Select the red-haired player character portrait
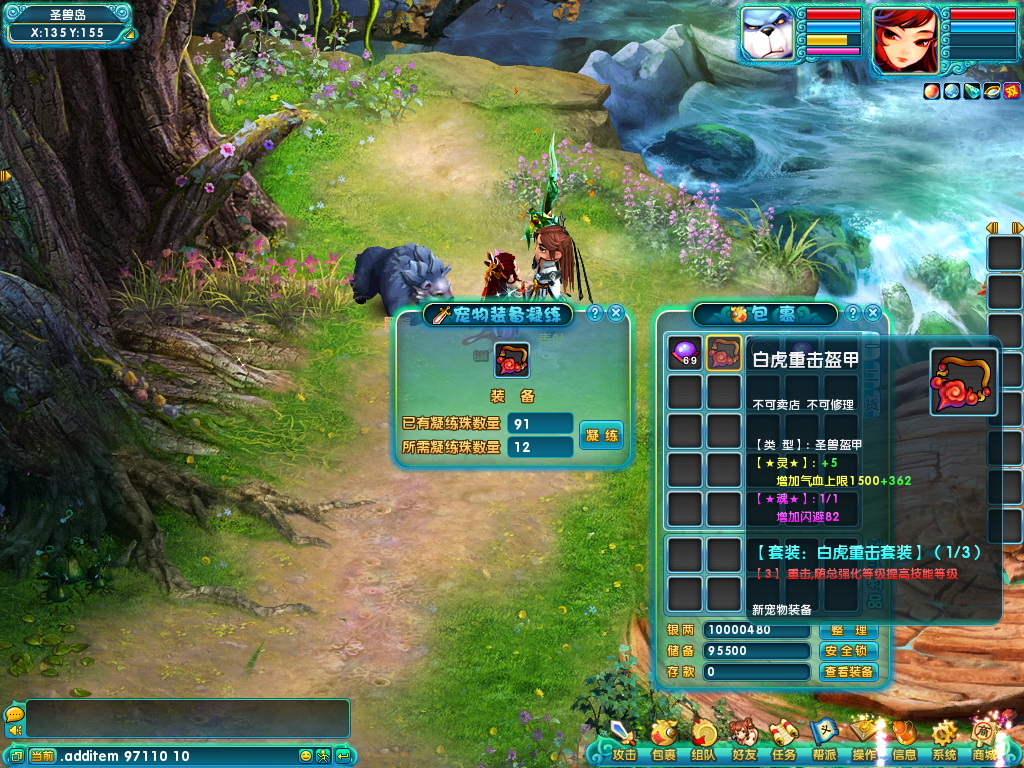This screenshot has height=768, width=1024. 905,40
